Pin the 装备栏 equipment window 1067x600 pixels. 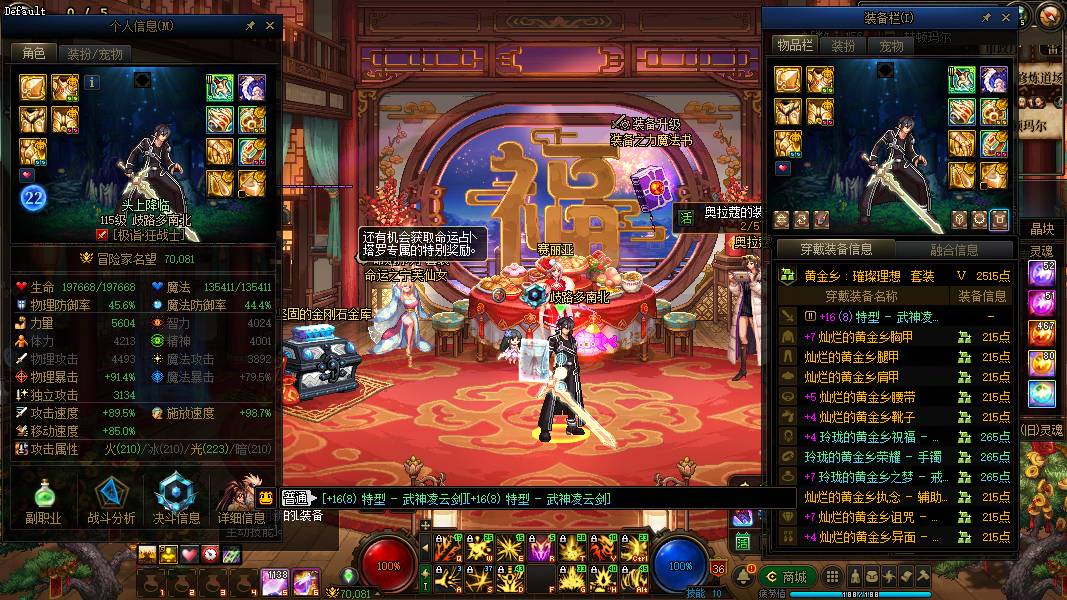point(986,18)
